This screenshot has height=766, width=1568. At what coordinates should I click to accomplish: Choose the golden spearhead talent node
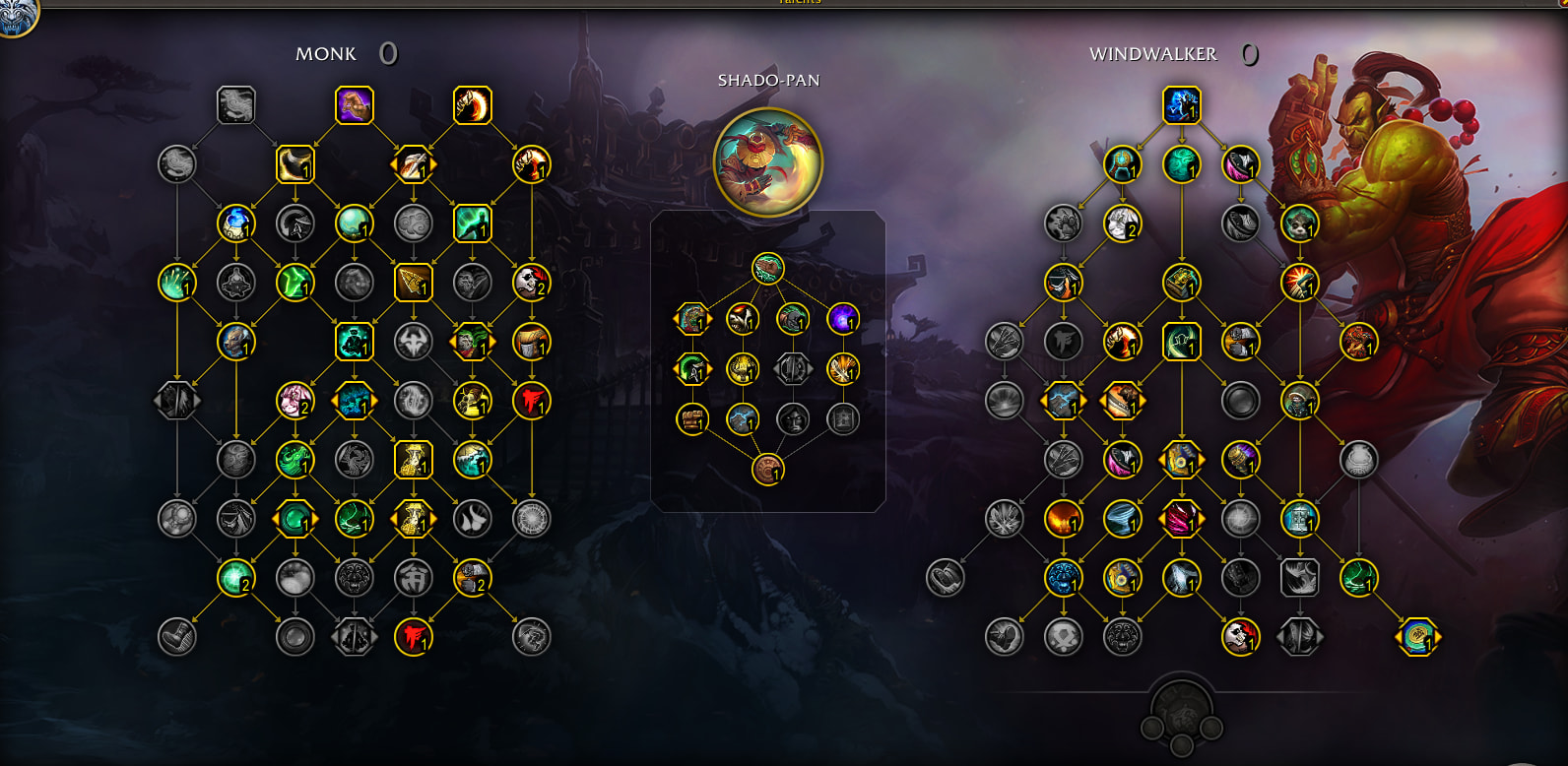click(x=413, y=283)
